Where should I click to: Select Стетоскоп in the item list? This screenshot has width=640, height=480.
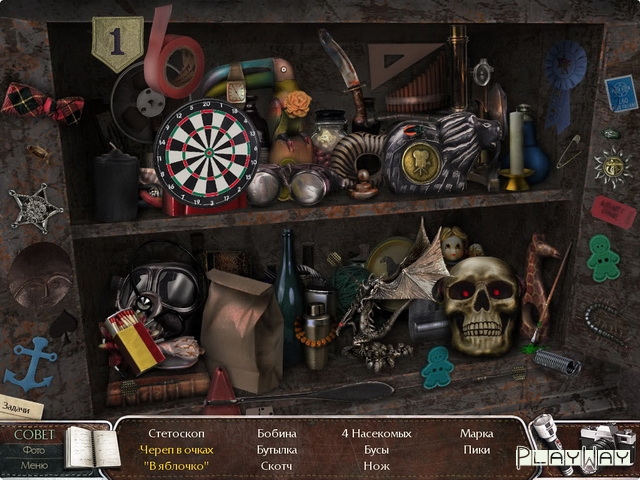point(176,434)
